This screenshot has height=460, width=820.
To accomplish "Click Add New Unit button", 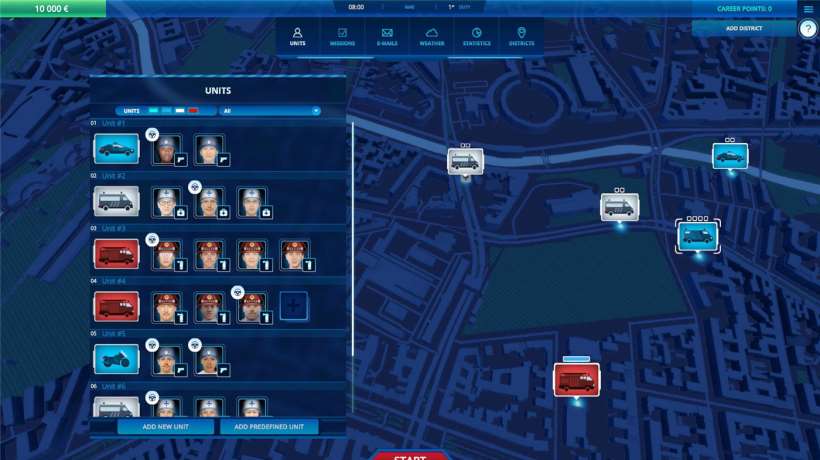I will [165, 427].
